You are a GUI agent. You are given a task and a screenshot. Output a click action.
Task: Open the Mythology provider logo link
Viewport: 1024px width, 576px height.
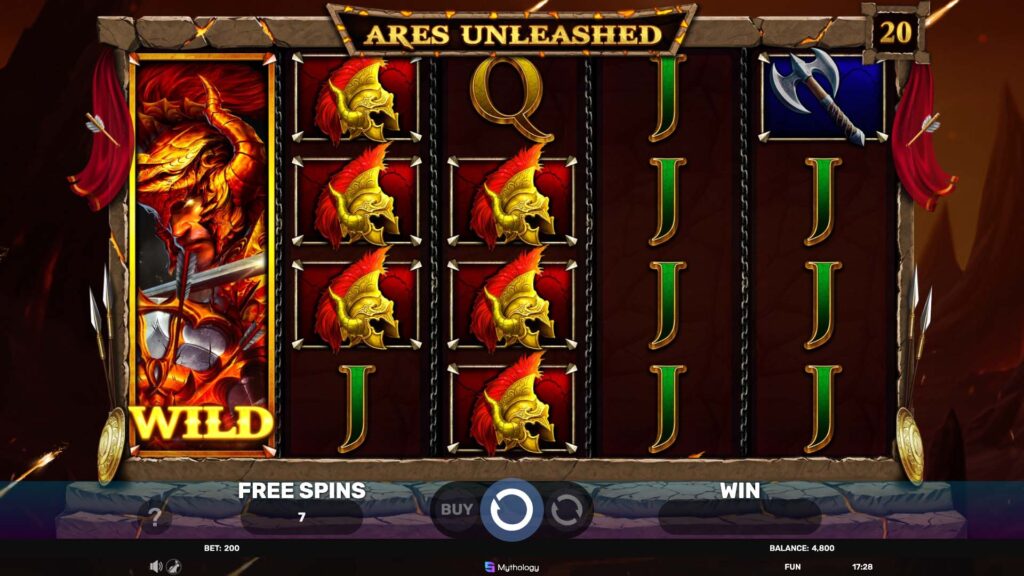point(511,567)
